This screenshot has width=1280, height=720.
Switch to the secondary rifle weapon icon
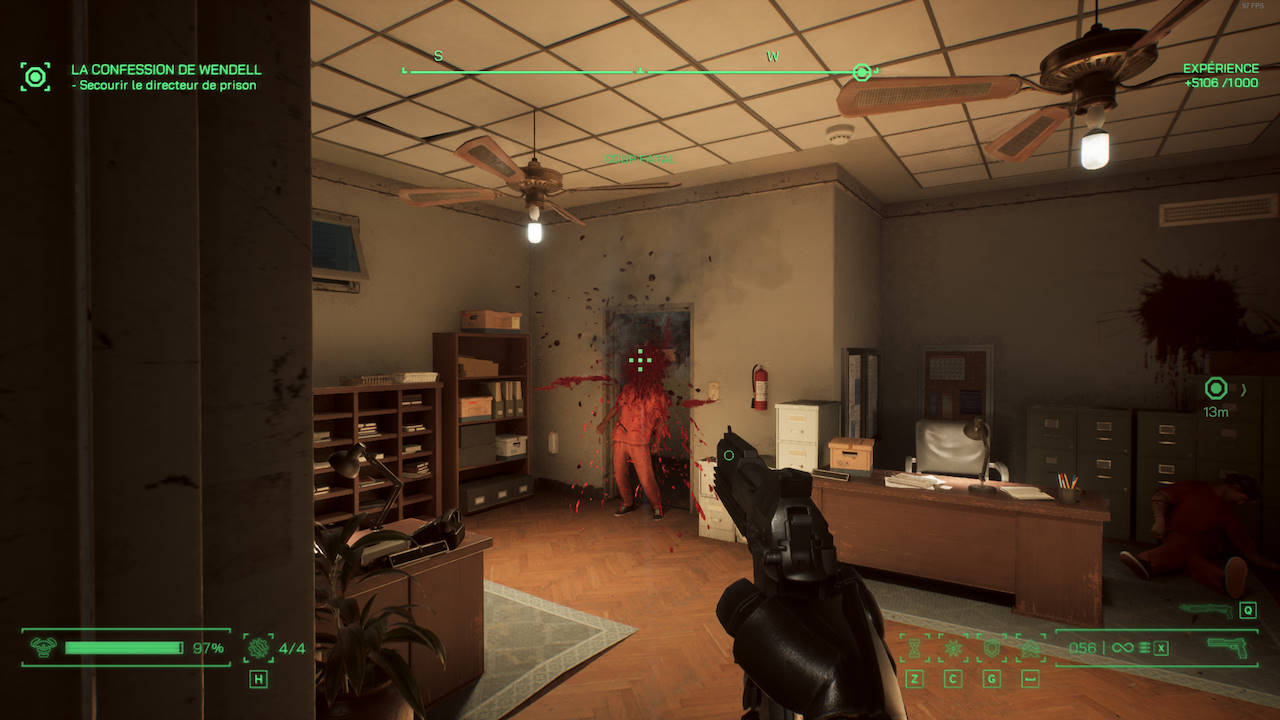pyautogui.click(x=1205, y=609)
